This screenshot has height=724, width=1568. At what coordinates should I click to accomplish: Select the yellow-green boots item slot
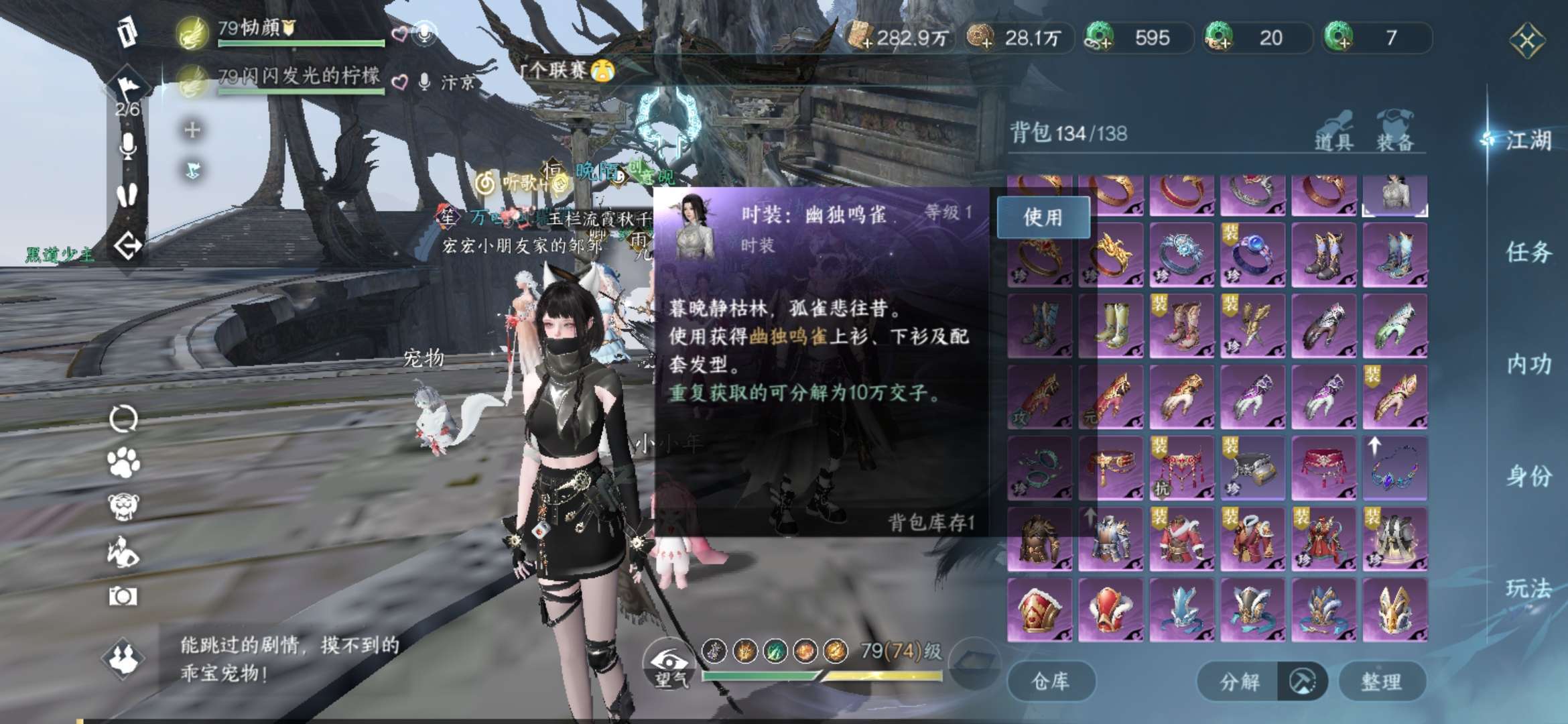[1110, 326]
